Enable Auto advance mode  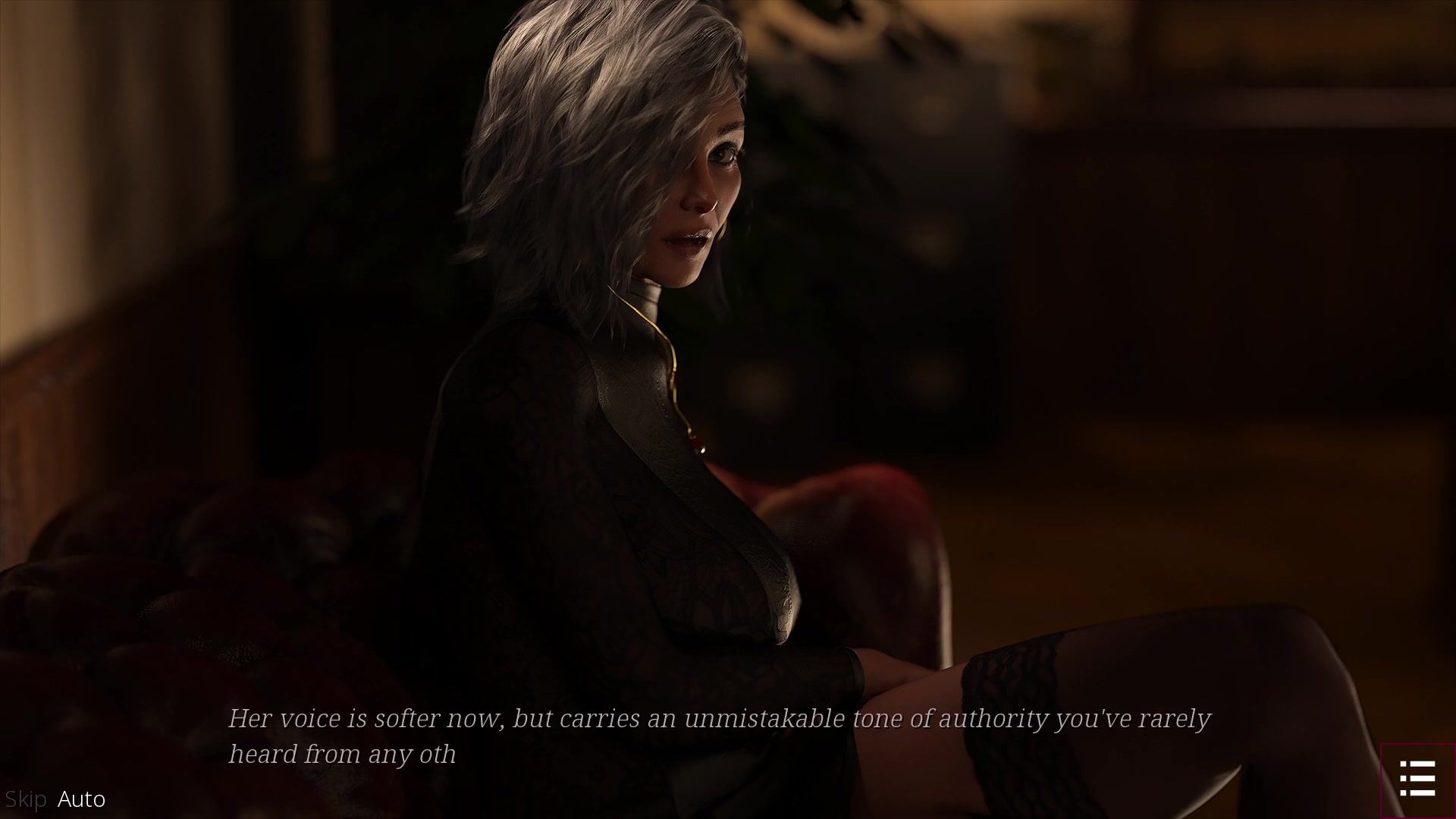[x=82, y=799]
